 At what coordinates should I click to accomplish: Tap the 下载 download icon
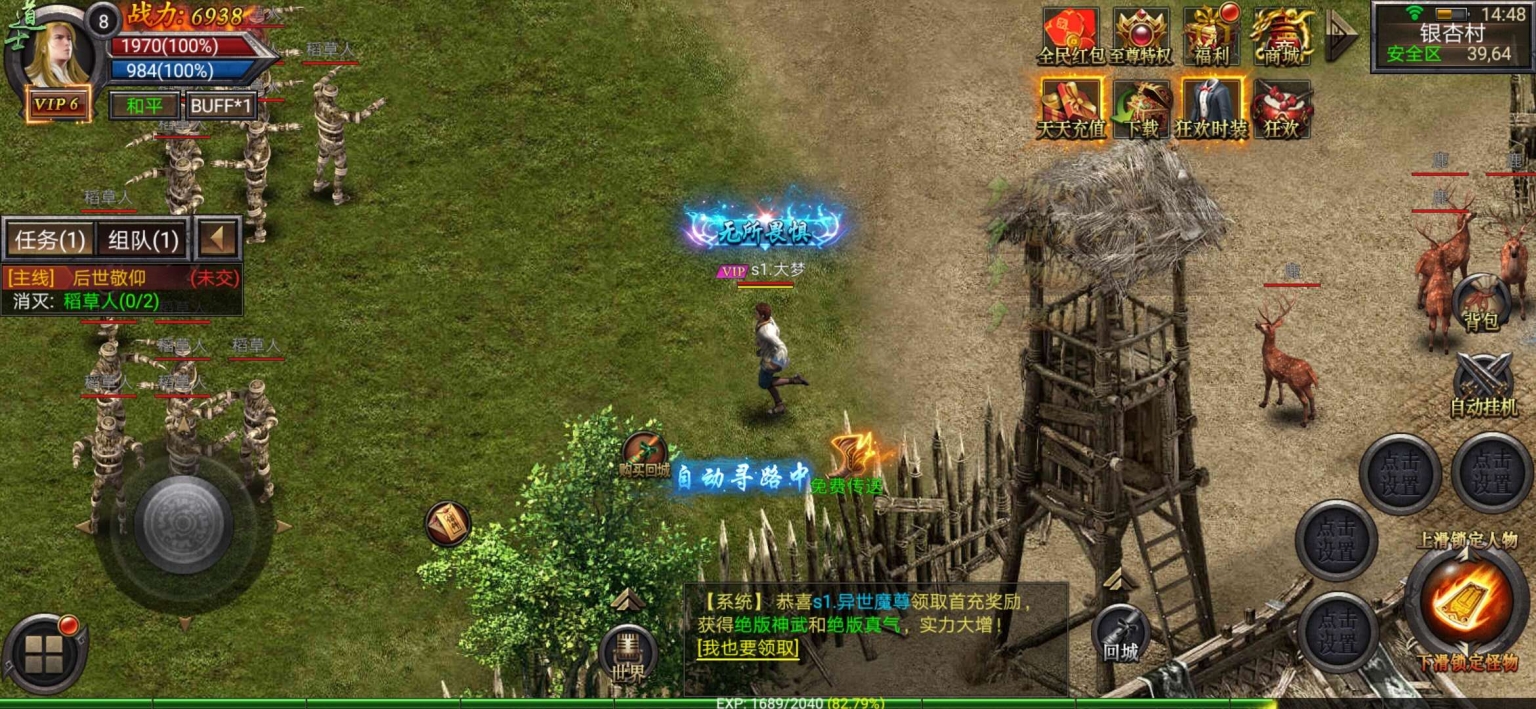pos(1141,109)
